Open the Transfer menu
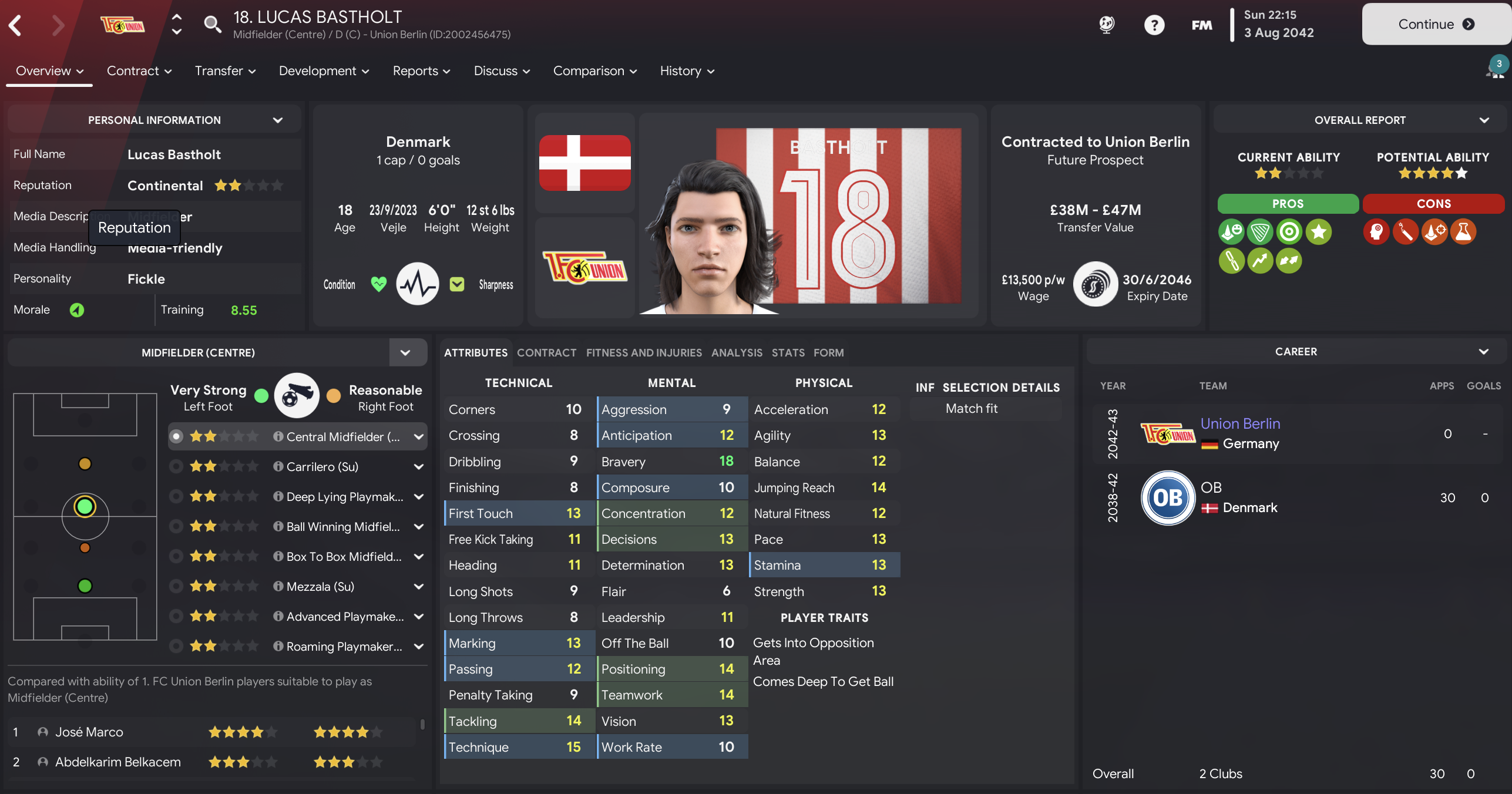 pos(225,71)
